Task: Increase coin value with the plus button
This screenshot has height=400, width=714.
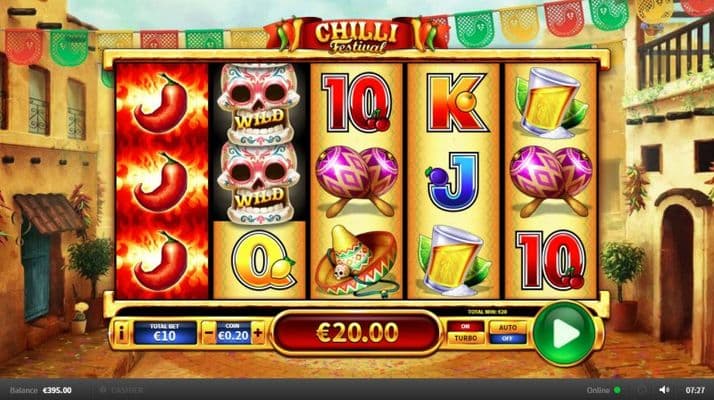Action: click(258, 333)
